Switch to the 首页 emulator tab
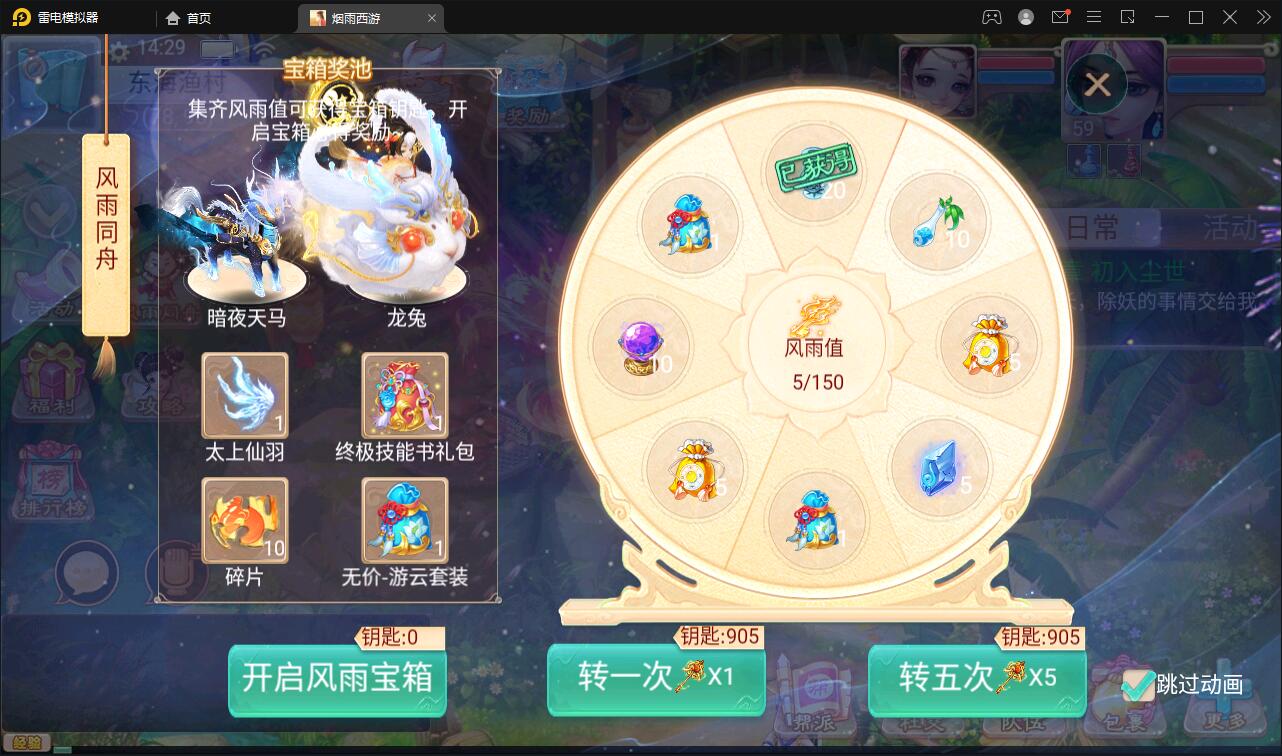The width and height of the screenshot is (1282, 756). (x=186, y=17)
